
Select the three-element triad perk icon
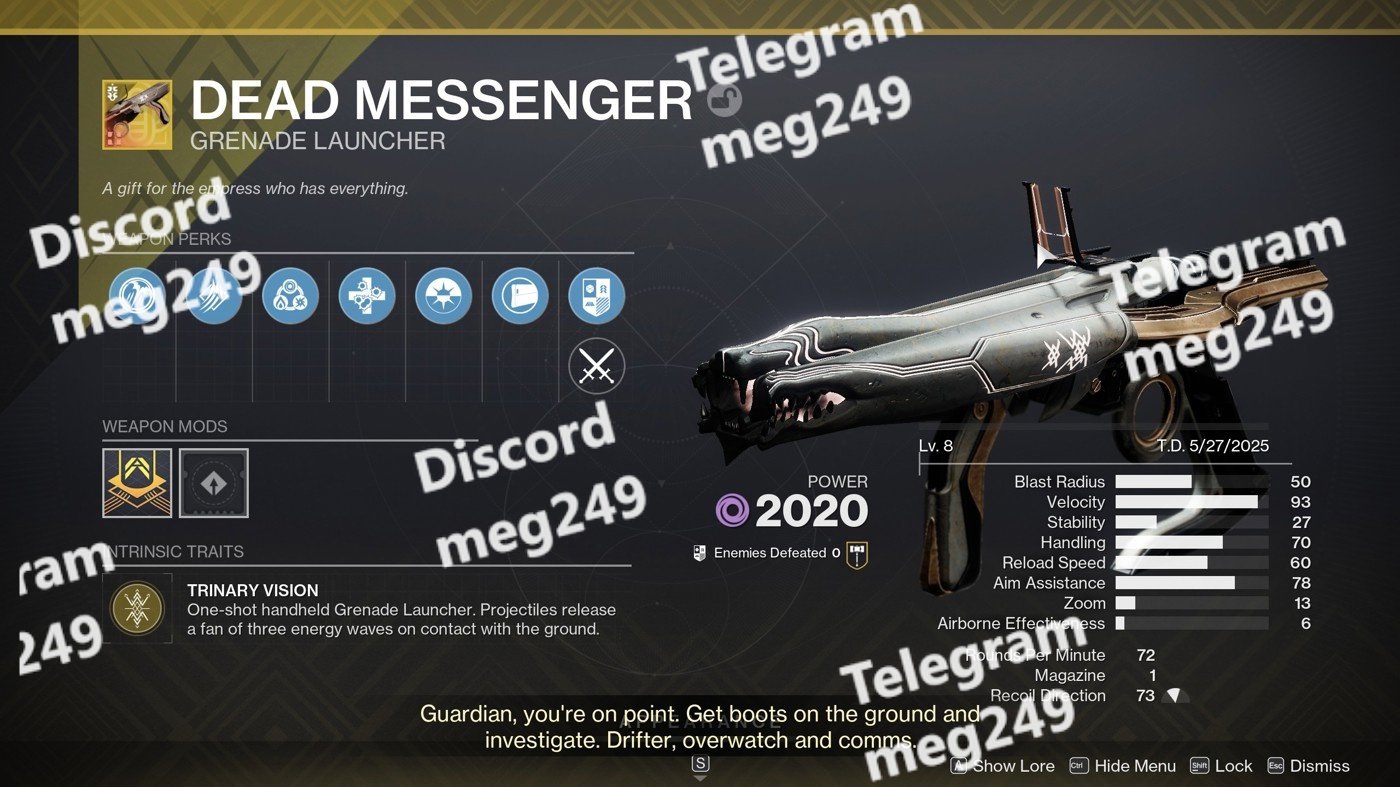click(x=290, y=296)
